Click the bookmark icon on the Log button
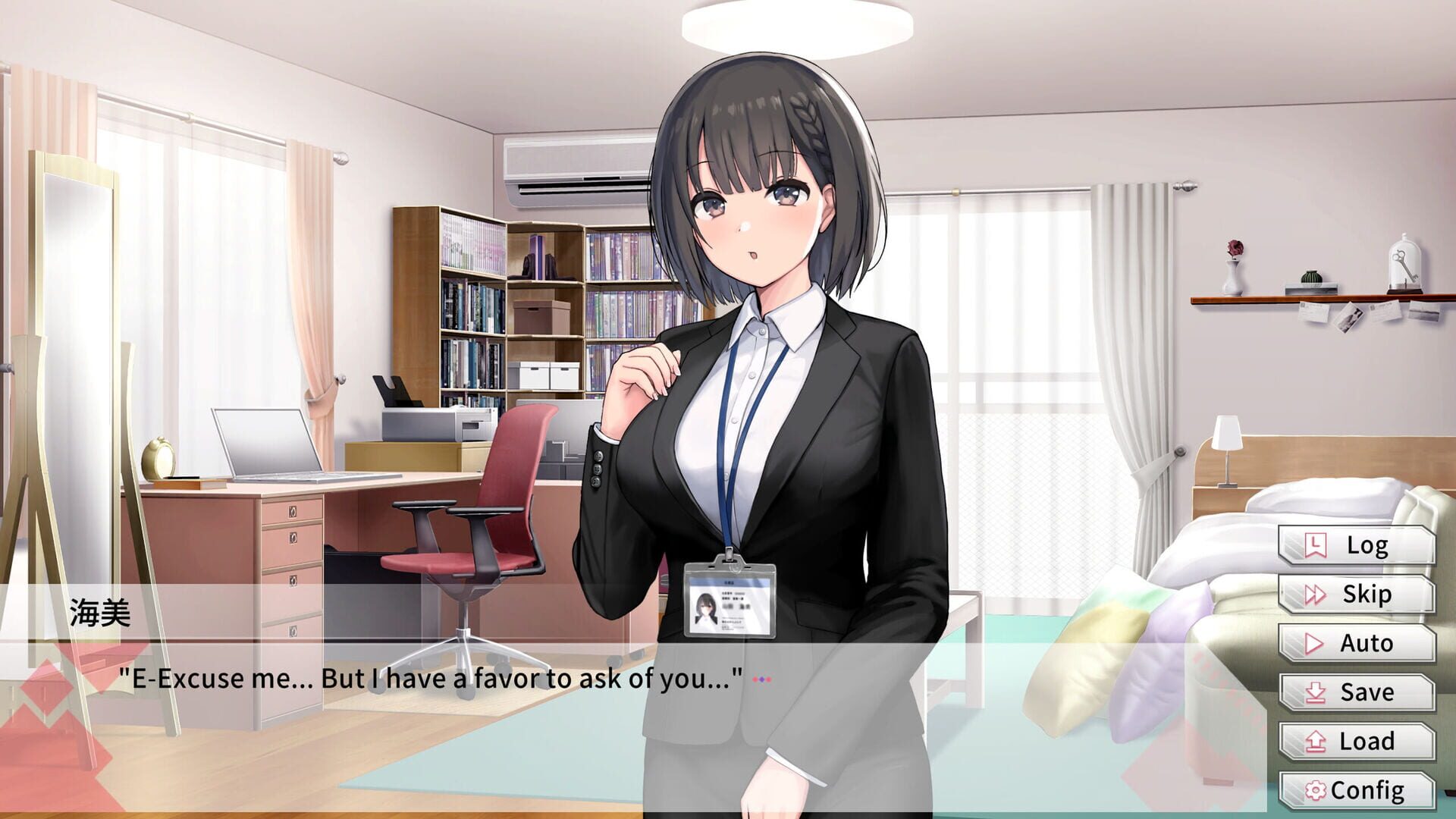Screen dimensions: 1456x819 pos(1315,545)
